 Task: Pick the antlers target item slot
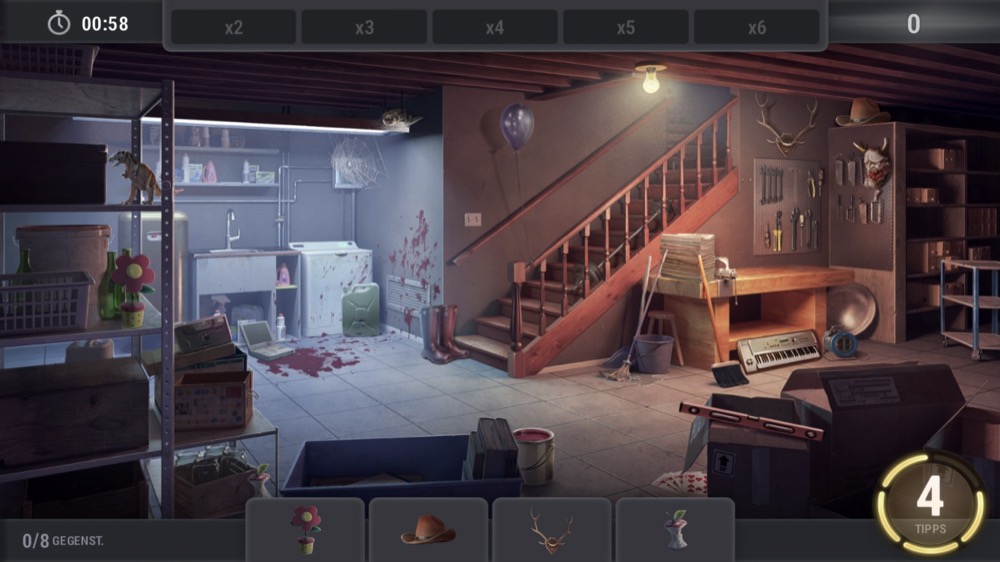point(551,530)
